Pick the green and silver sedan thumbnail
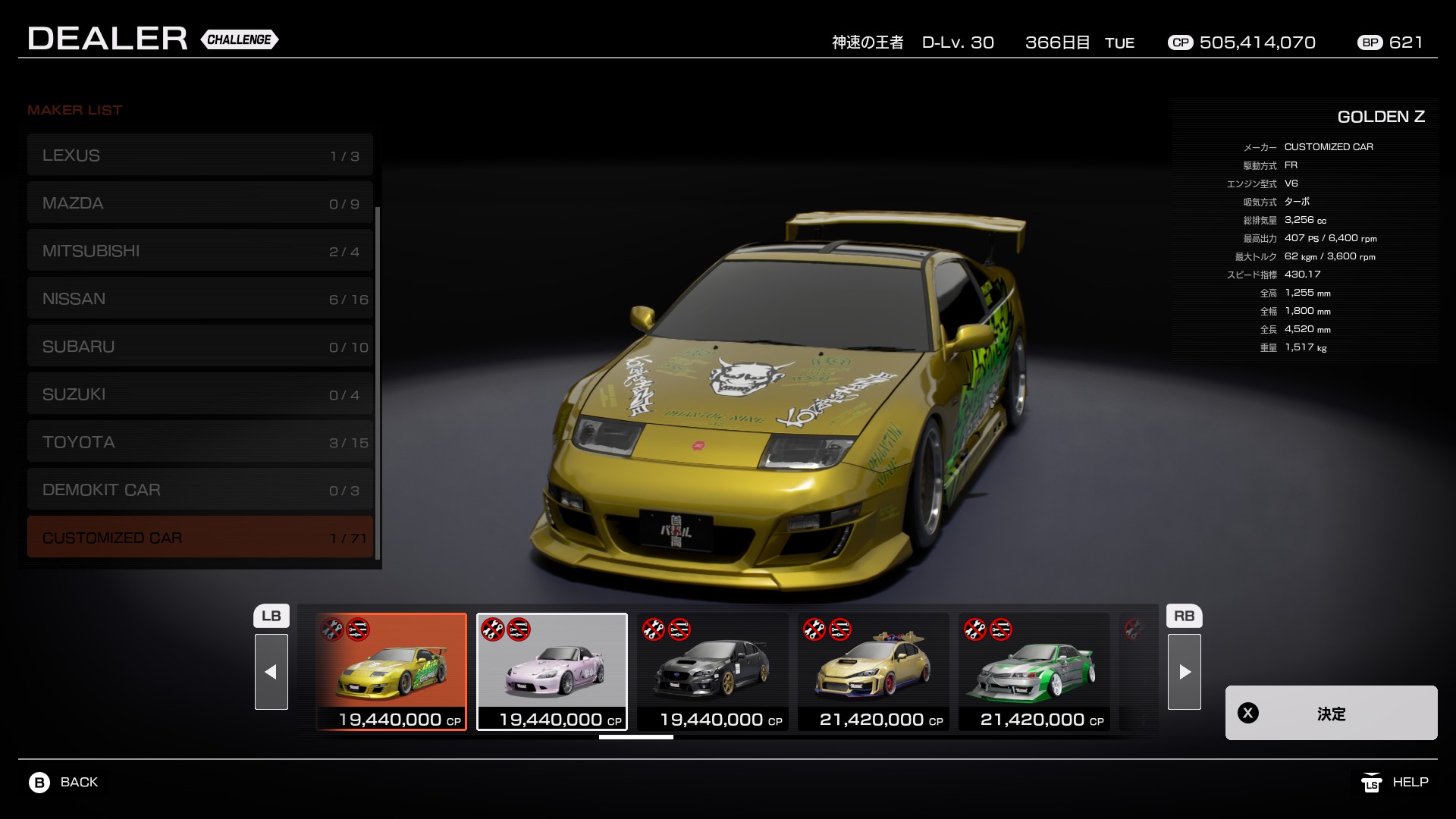This screenshot has height=819, width=1456. pos(1034,672)
